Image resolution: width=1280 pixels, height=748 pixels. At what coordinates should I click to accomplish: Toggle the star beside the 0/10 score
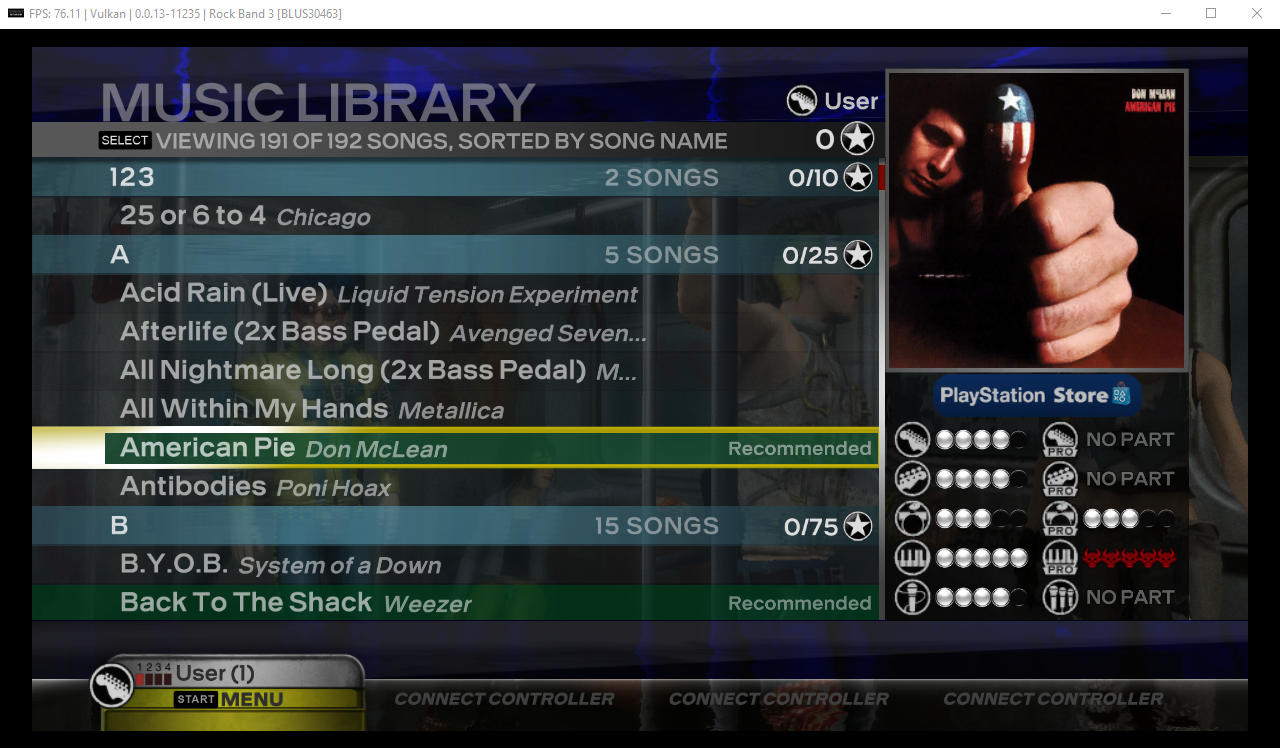pos(856,177)
